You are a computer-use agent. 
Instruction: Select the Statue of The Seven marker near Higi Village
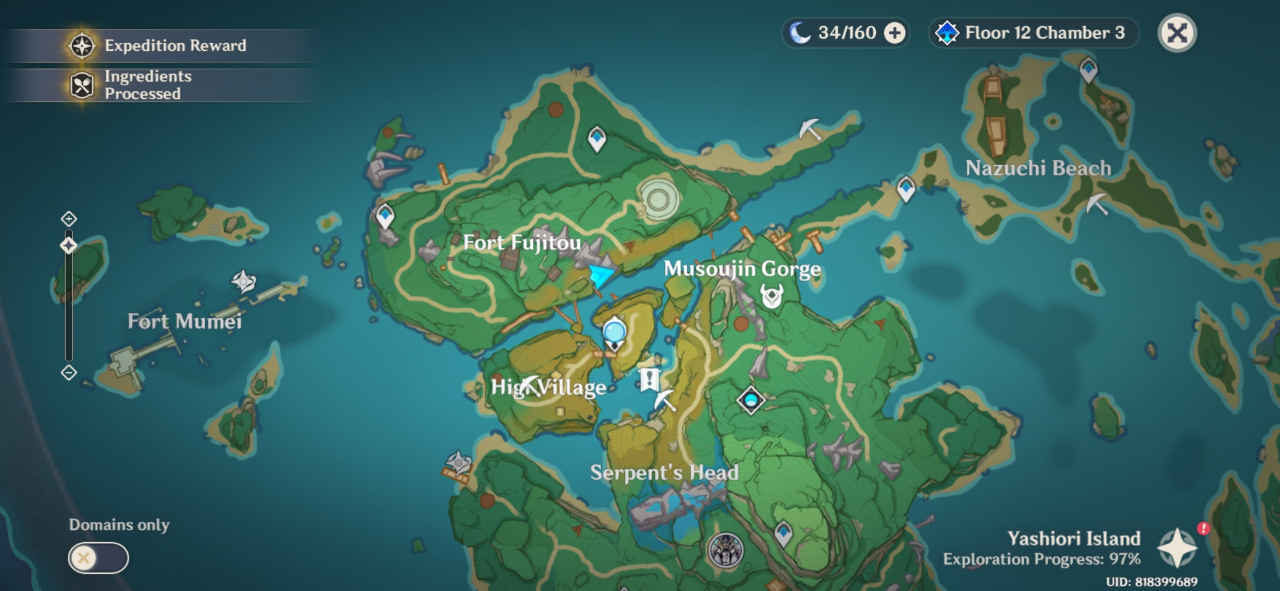pyautogui.click(x=614, y=330)
